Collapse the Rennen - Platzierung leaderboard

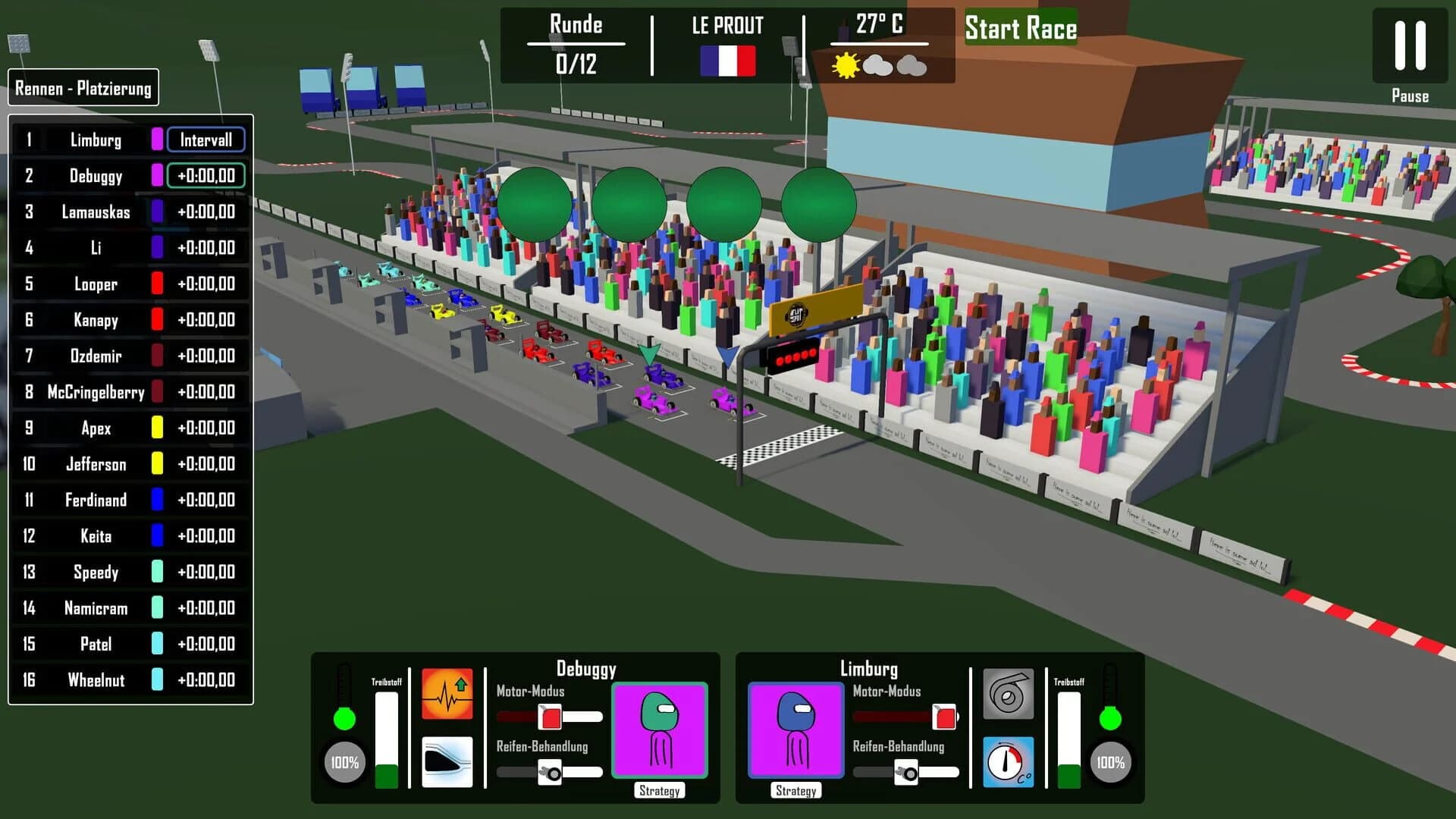[x=83, y=87]
